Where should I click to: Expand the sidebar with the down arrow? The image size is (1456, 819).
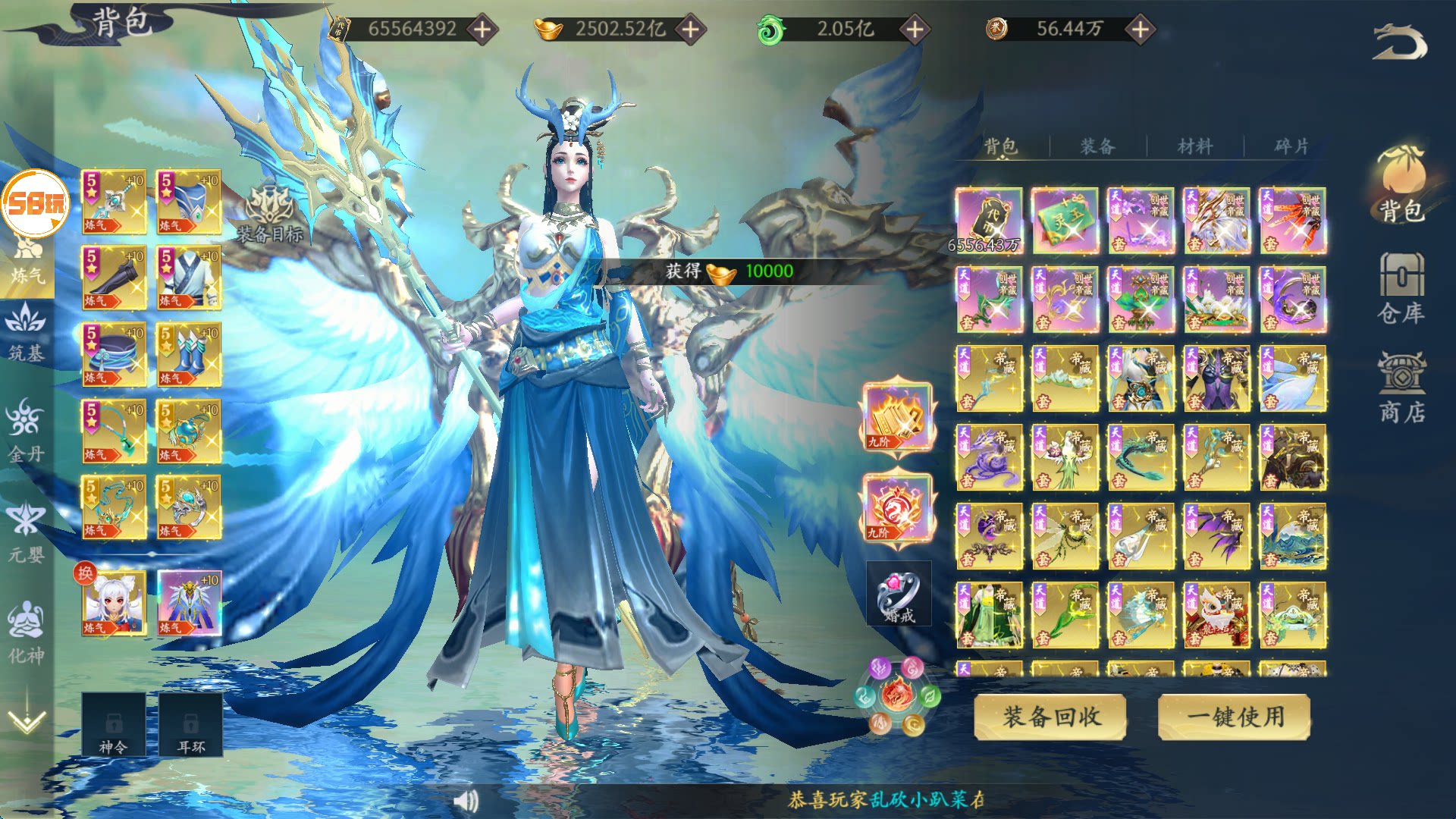[x=27, y=717]
